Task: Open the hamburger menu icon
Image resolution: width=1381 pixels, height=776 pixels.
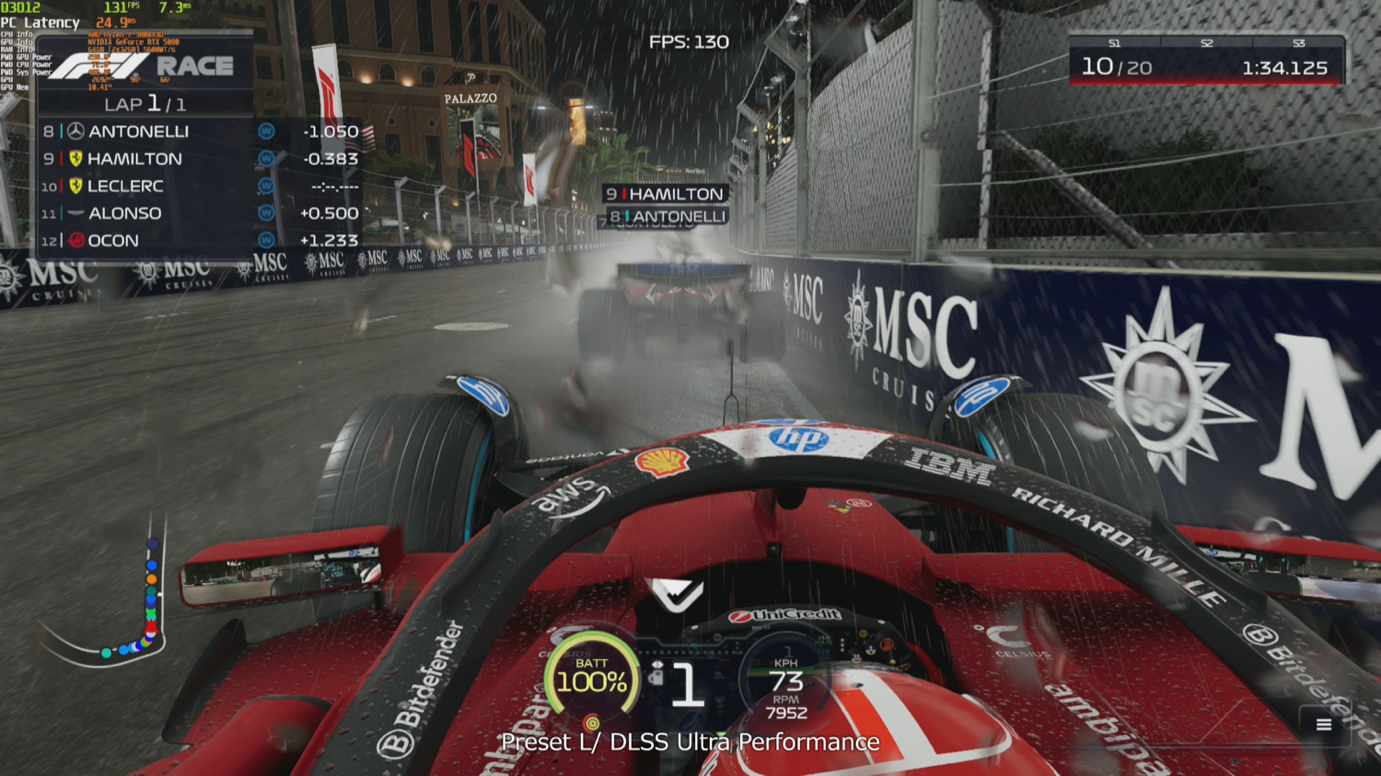Action: coord(1323,725)
